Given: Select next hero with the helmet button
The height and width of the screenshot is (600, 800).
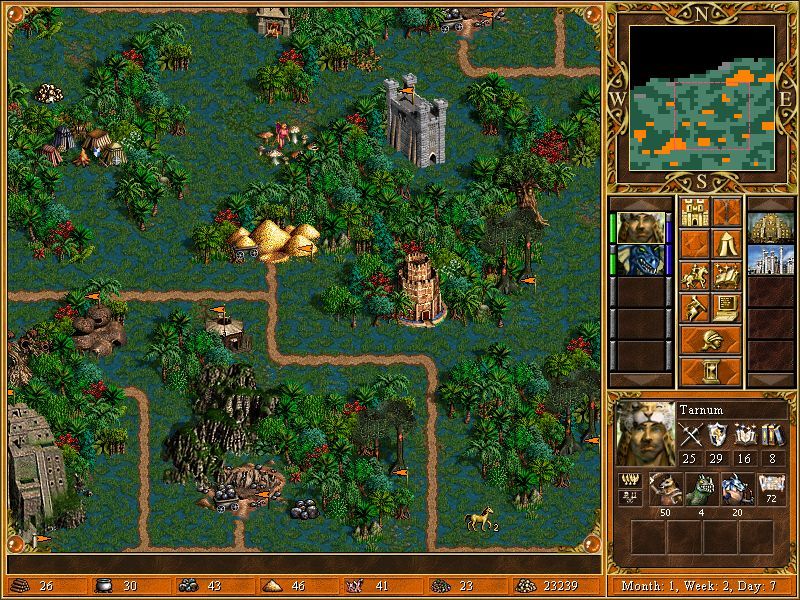Looking at the screenshot, I should coord(711,340).
